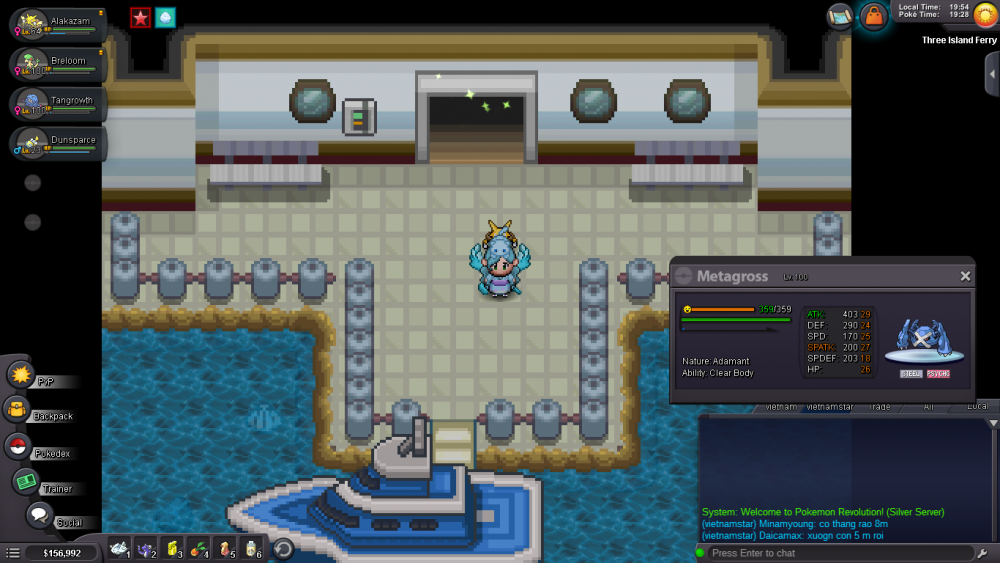Click the blue egg status icon
Screen dimensions: 1000x563
pyautogui.click(x=165, y=17)
